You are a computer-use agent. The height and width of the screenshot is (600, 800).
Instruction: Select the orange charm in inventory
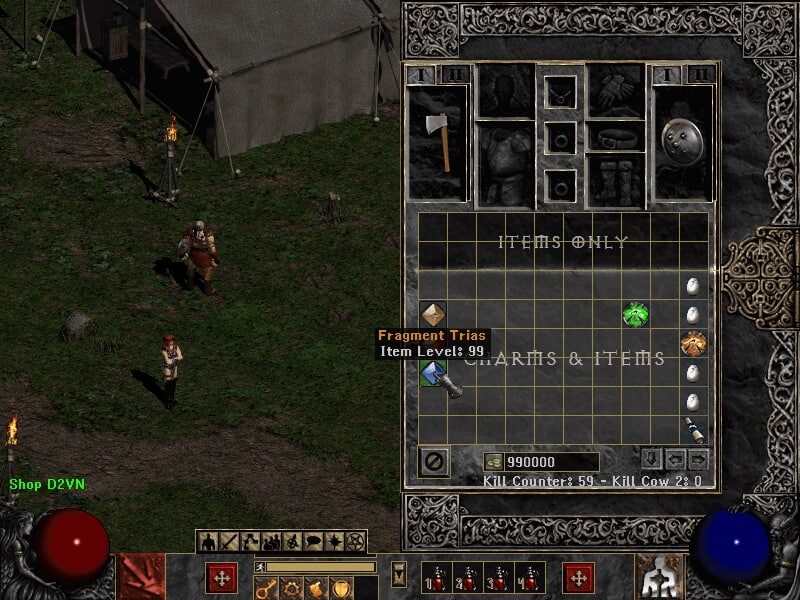(x=694, y=344)
